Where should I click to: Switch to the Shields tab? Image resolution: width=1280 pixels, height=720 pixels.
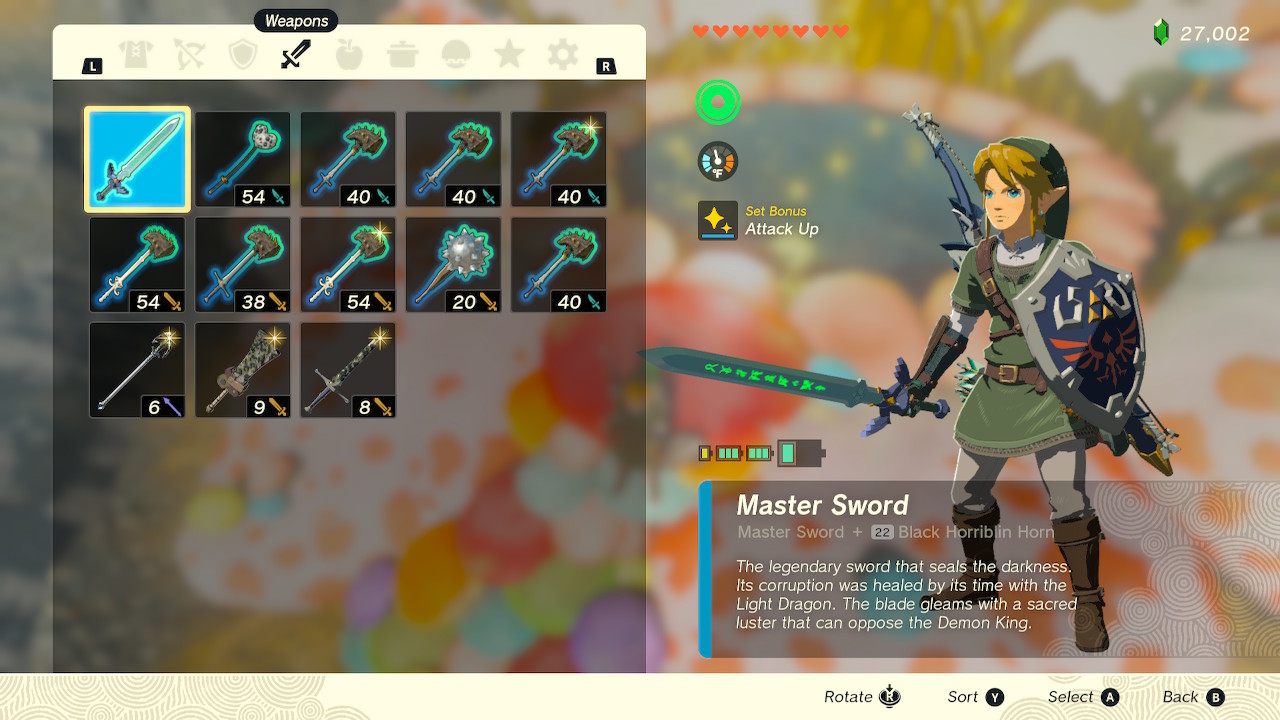tap(243, 54)
